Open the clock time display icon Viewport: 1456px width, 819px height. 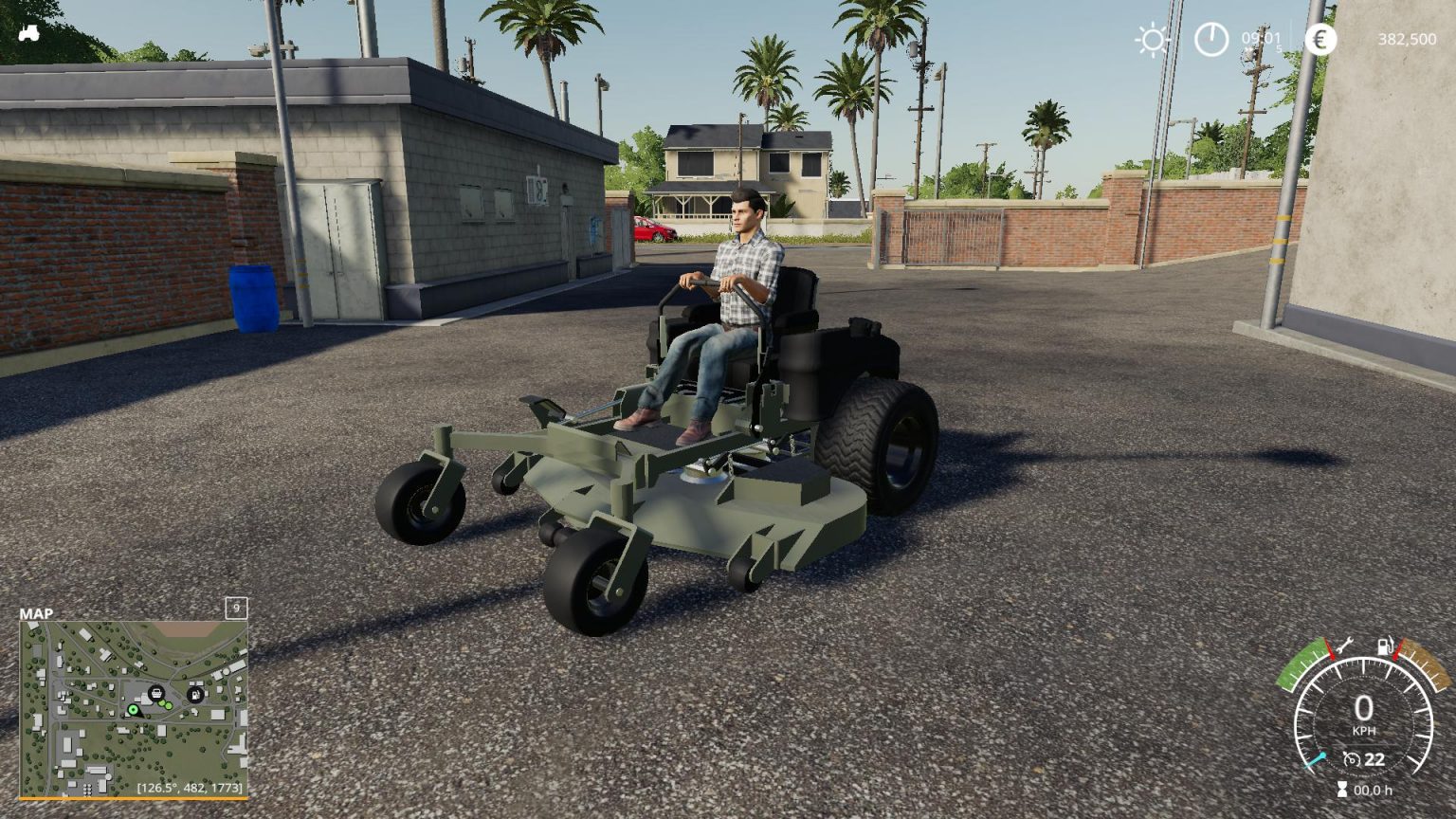point(1210,40)
